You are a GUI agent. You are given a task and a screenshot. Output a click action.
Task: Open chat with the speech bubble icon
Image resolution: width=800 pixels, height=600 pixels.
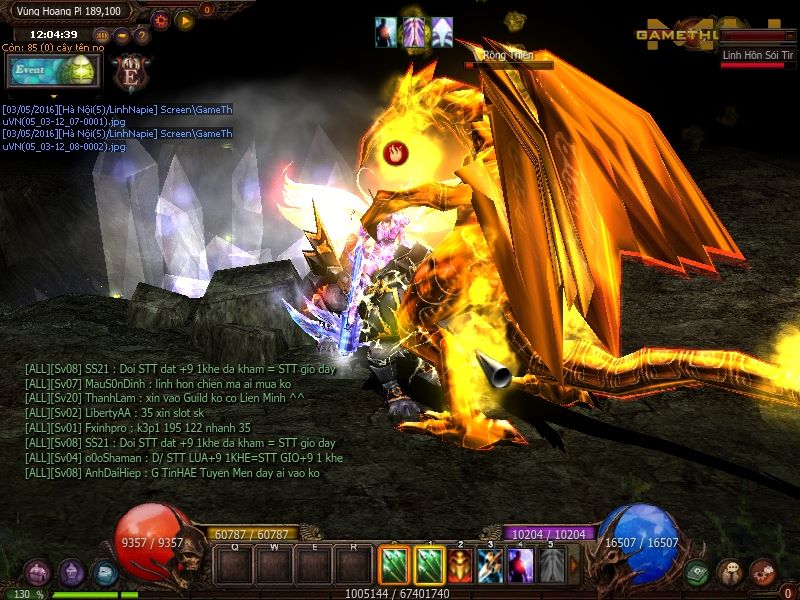tap(729, 573)
